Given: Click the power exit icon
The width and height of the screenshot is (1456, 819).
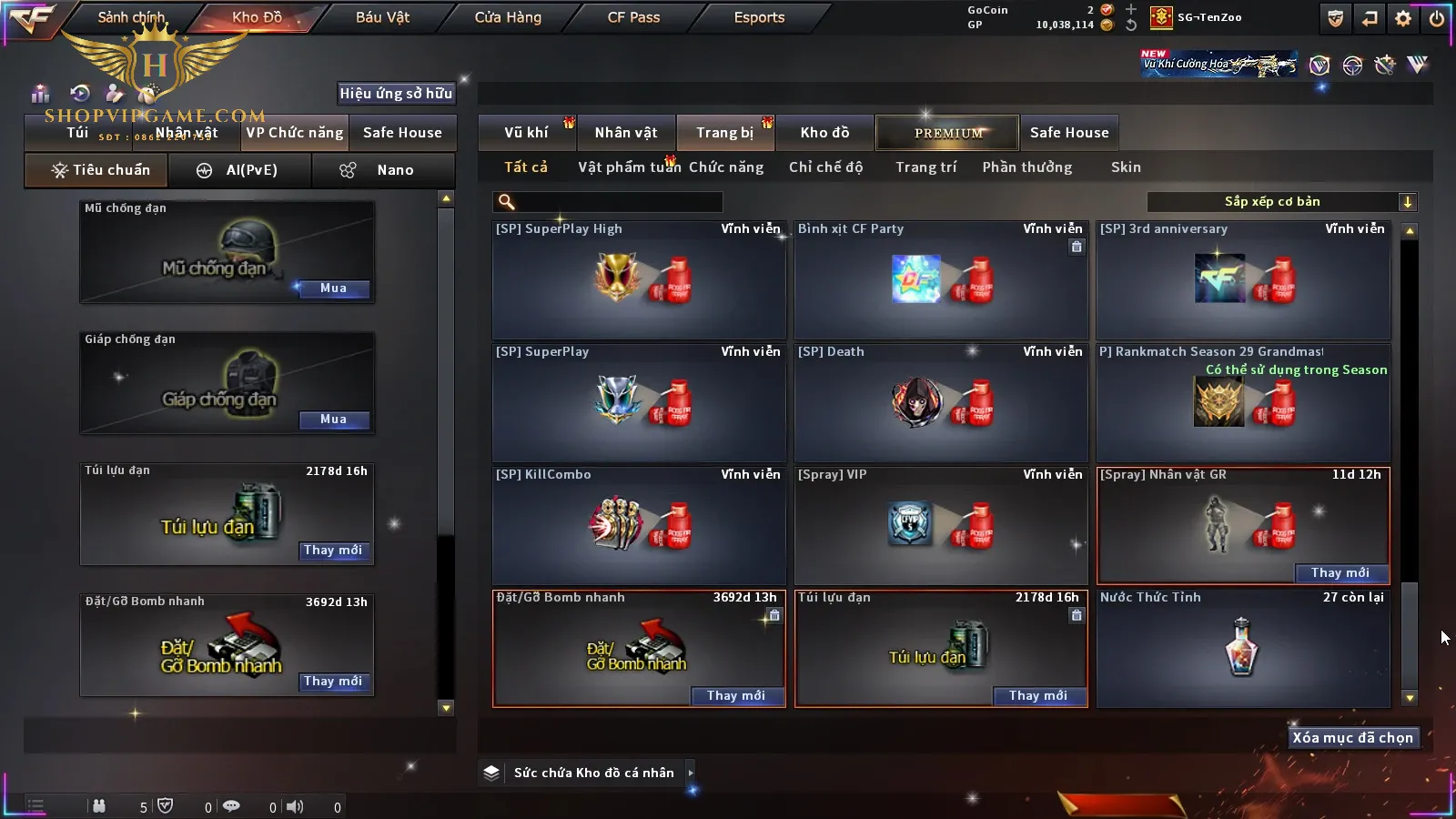Looking at the screenshot, I should point(1437,18).
